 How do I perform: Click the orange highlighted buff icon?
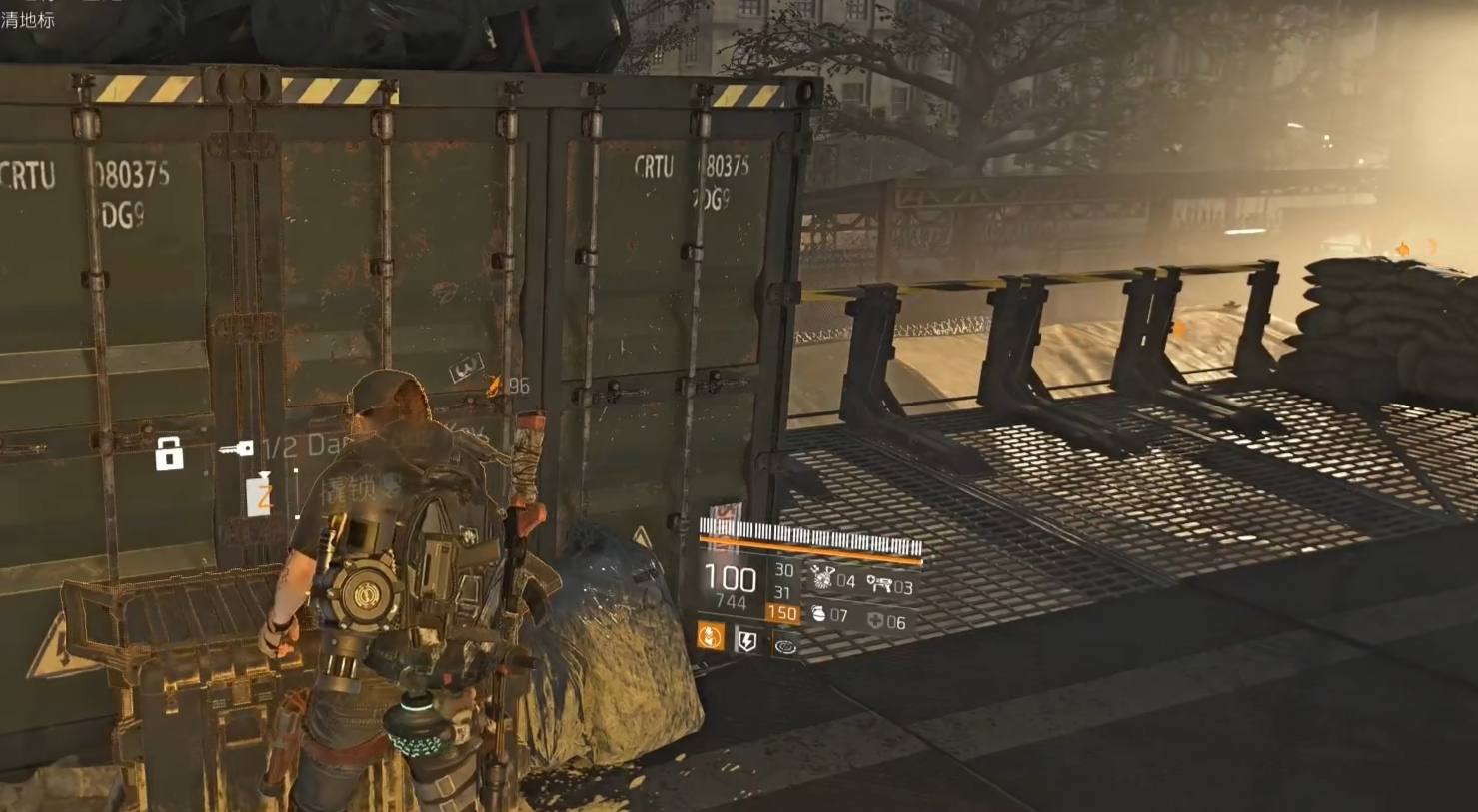[711, 635]
